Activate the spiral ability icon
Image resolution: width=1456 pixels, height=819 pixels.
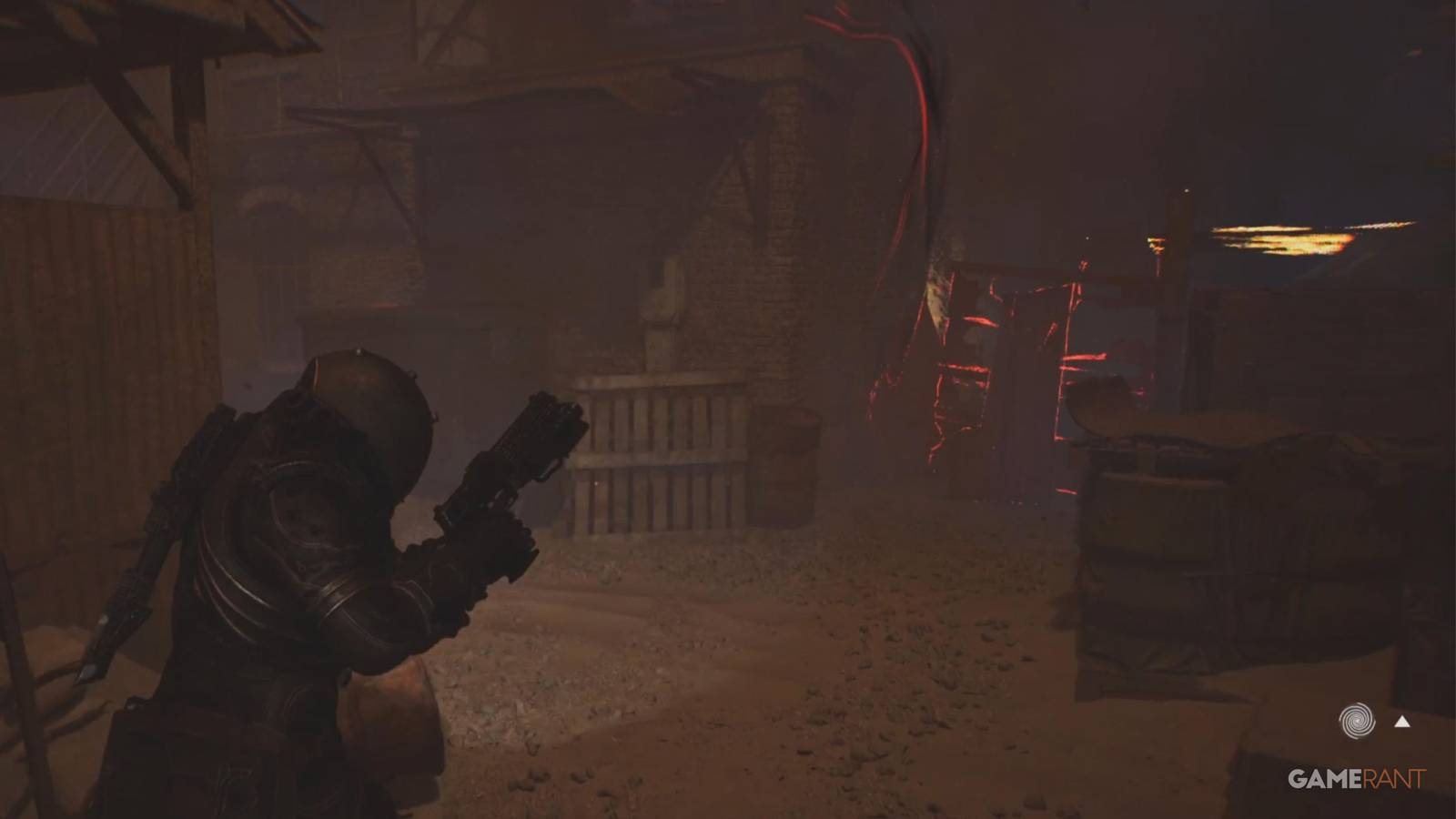1357,721
